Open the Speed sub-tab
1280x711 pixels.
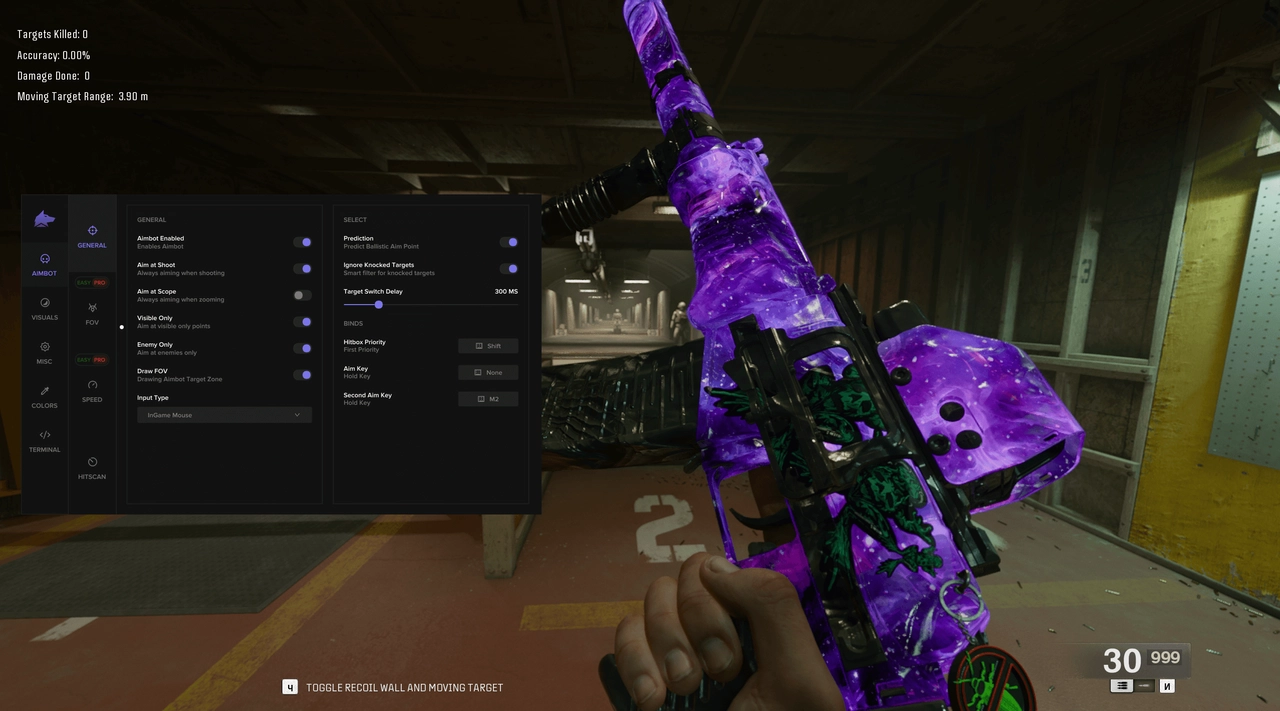(92, 390)
